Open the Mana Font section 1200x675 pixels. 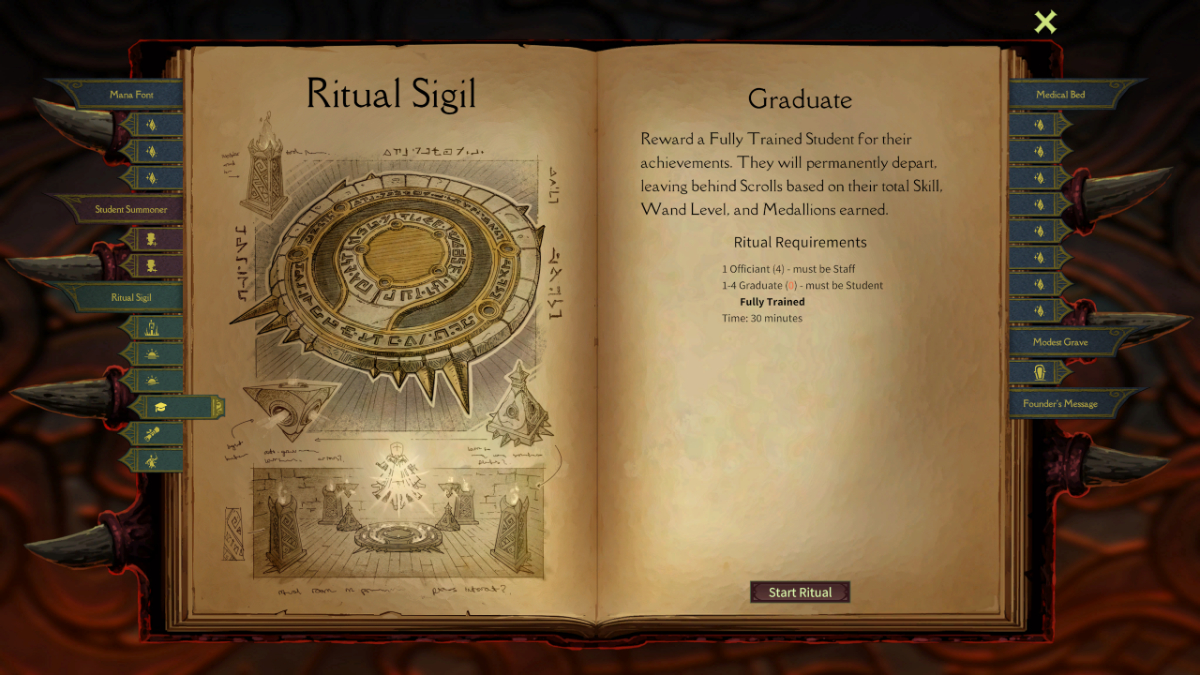pyautogui.click(x=131, y=94)
